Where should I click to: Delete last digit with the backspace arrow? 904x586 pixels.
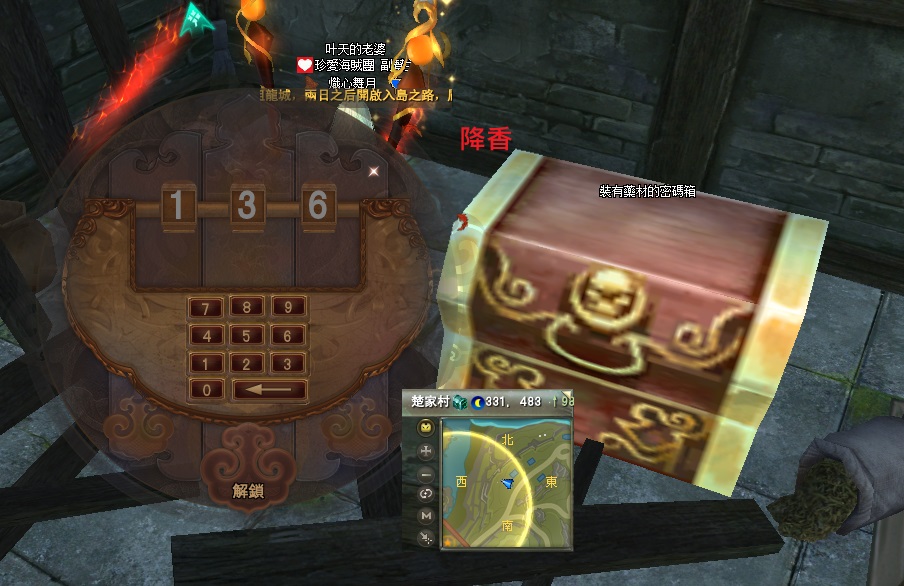point(269,390)
